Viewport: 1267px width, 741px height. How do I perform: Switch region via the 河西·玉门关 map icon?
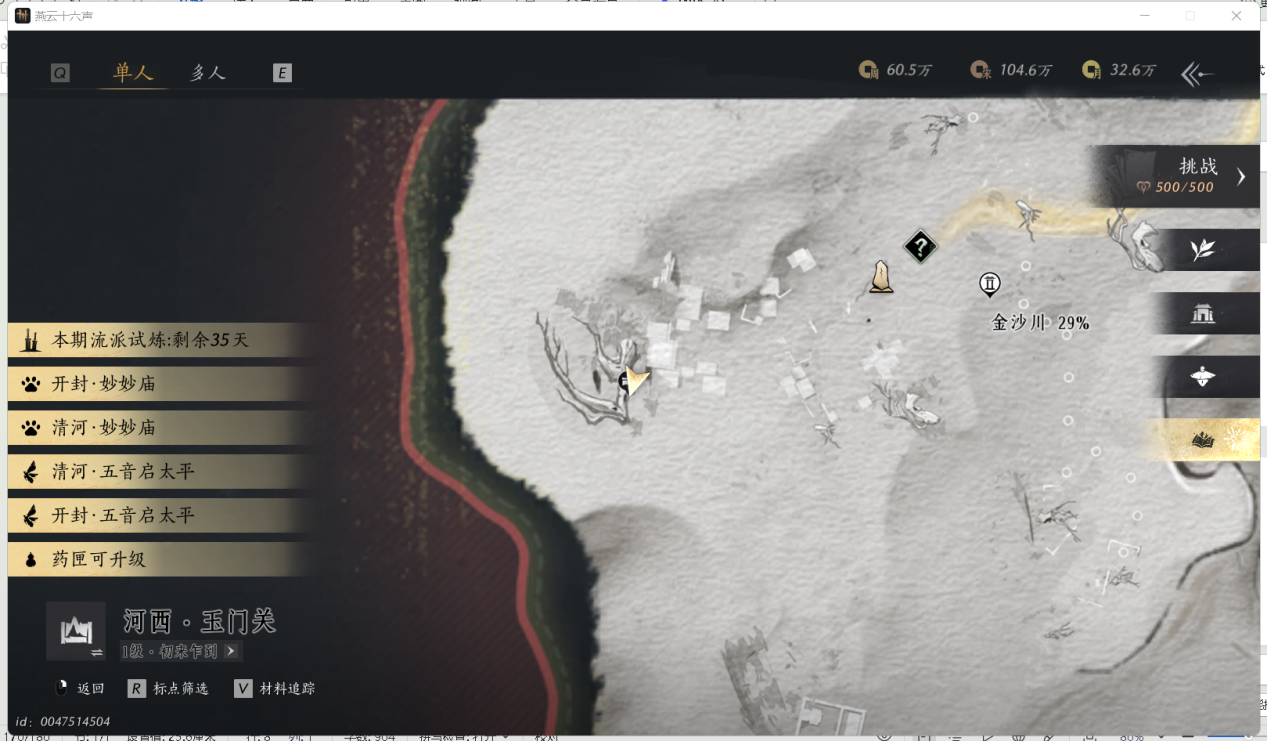coord(76,631)
